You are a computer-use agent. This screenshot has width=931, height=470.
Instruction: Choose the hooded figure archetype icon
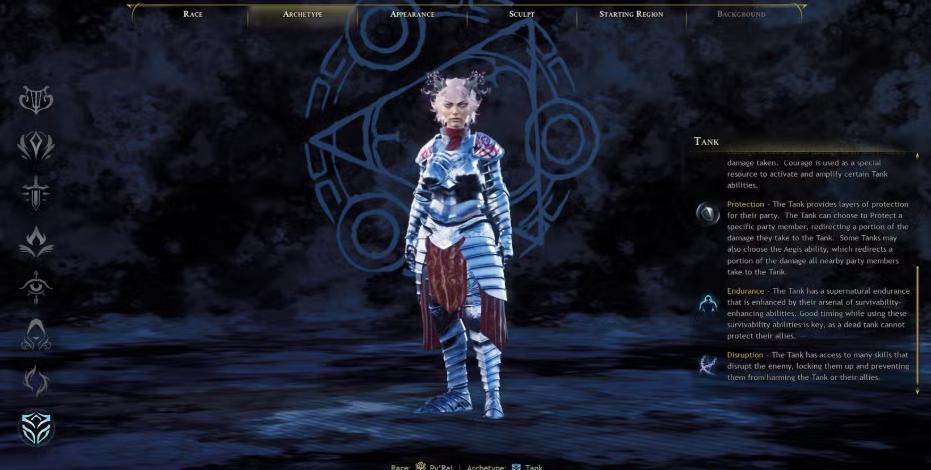(x=36, y=334)
